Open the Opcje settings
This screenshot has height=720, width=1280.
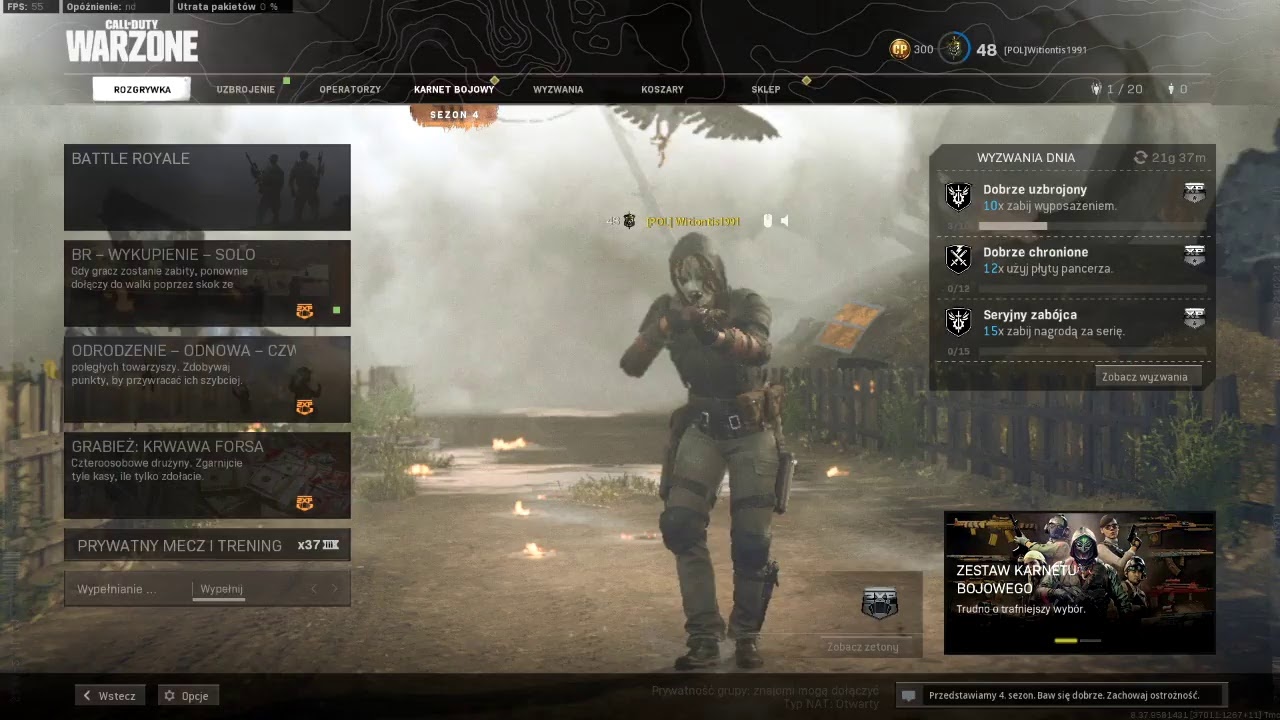[x=188, y=696]
